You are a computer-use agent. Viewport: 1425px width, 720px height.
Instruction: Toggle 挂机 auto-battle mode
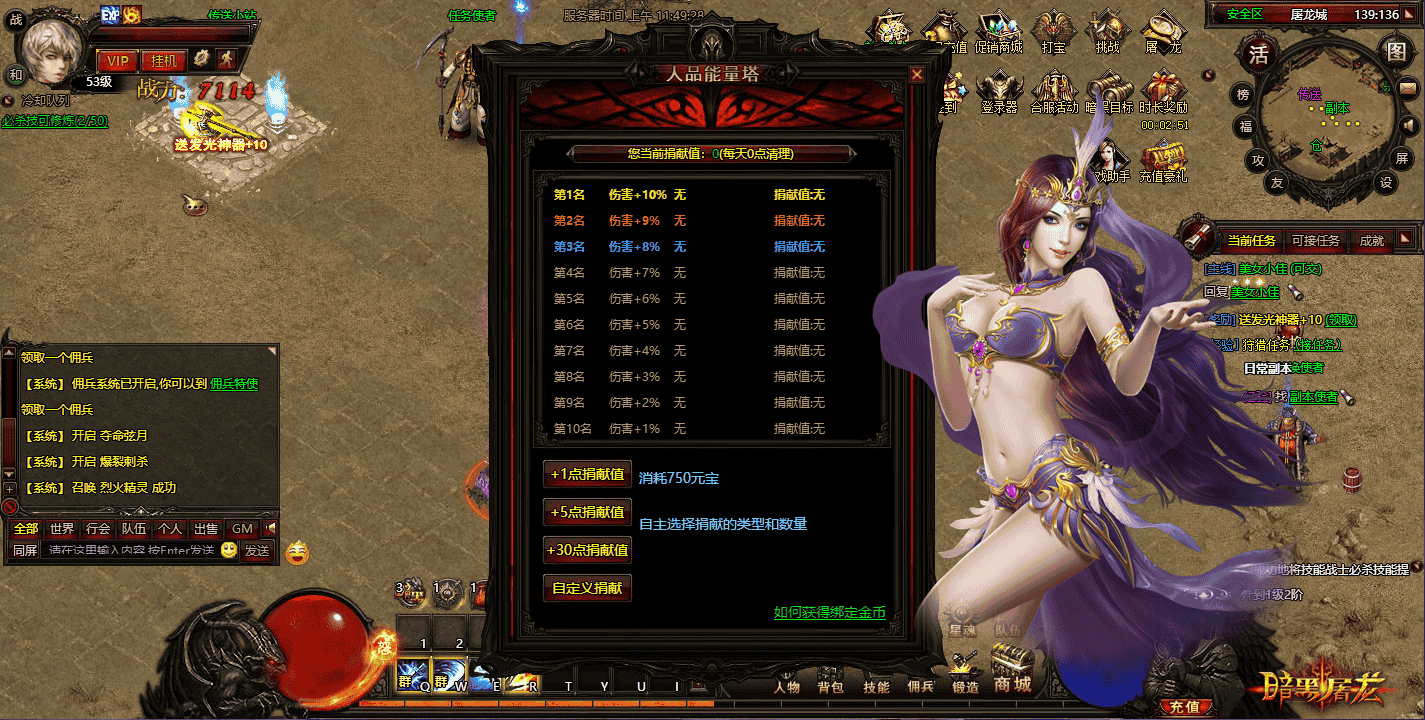click(x=163, y=61)
